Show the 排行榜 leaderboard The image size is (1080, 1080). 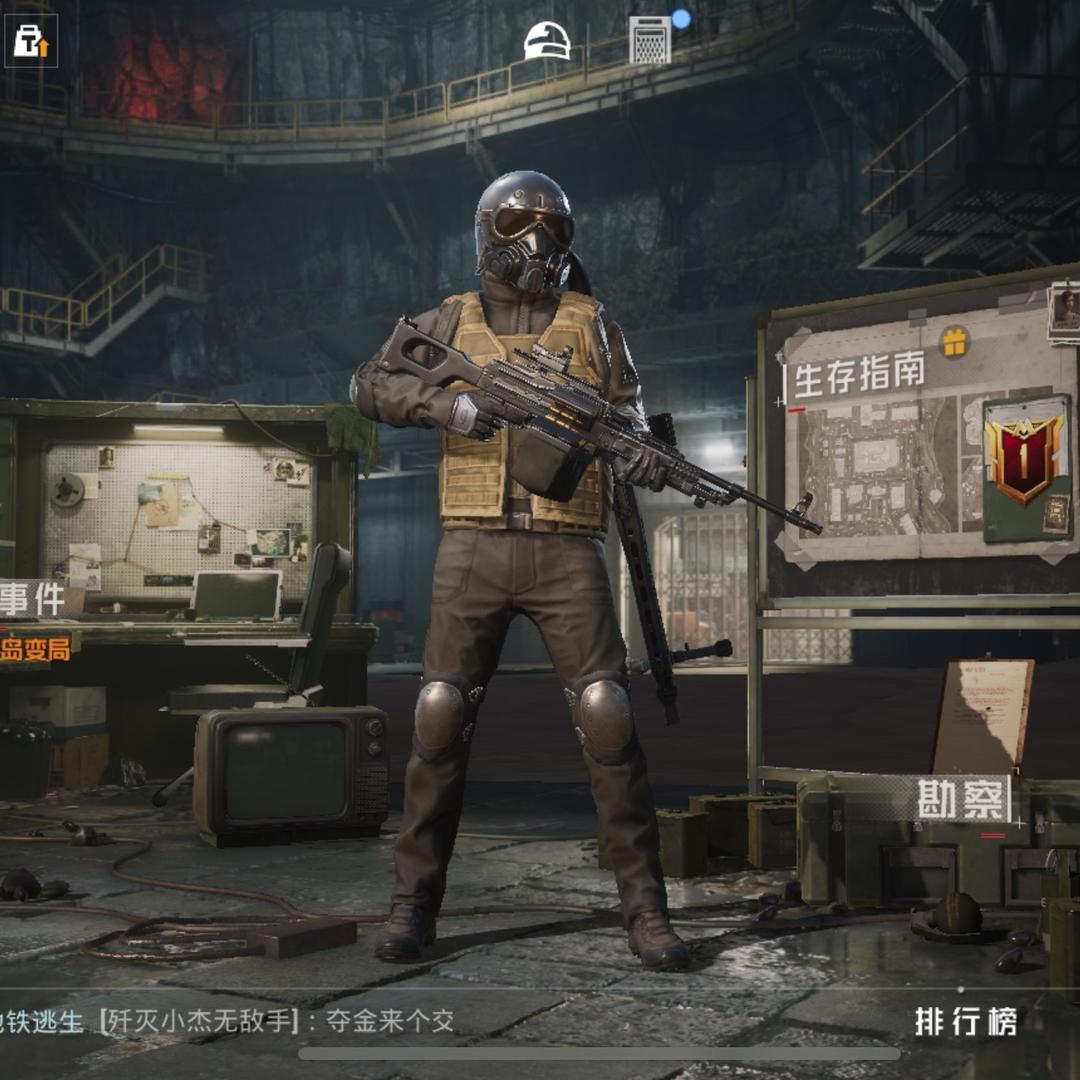tap(965, 1021)
